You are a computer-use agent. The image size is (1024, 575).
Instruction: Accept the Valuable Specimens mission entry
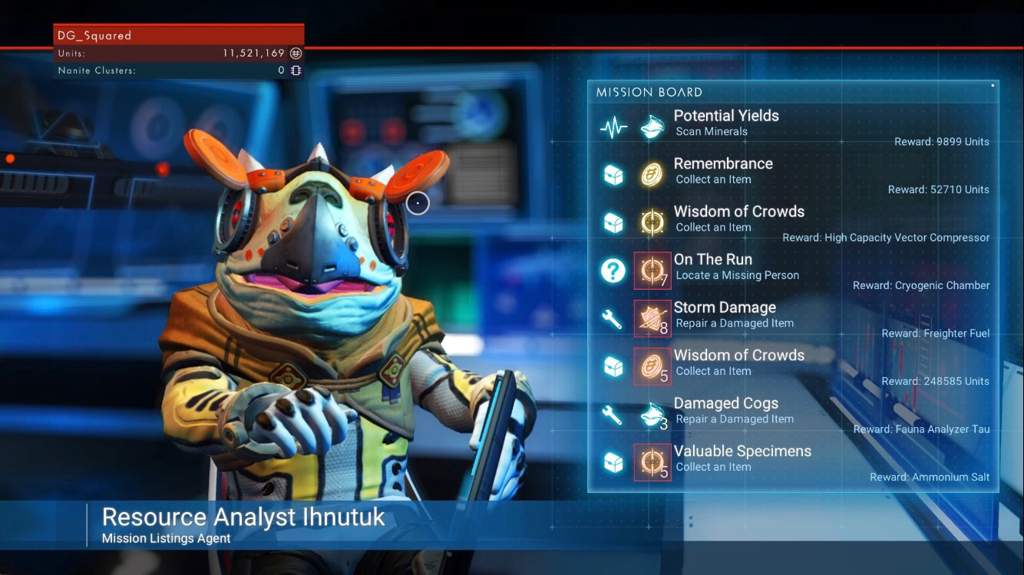742,458
